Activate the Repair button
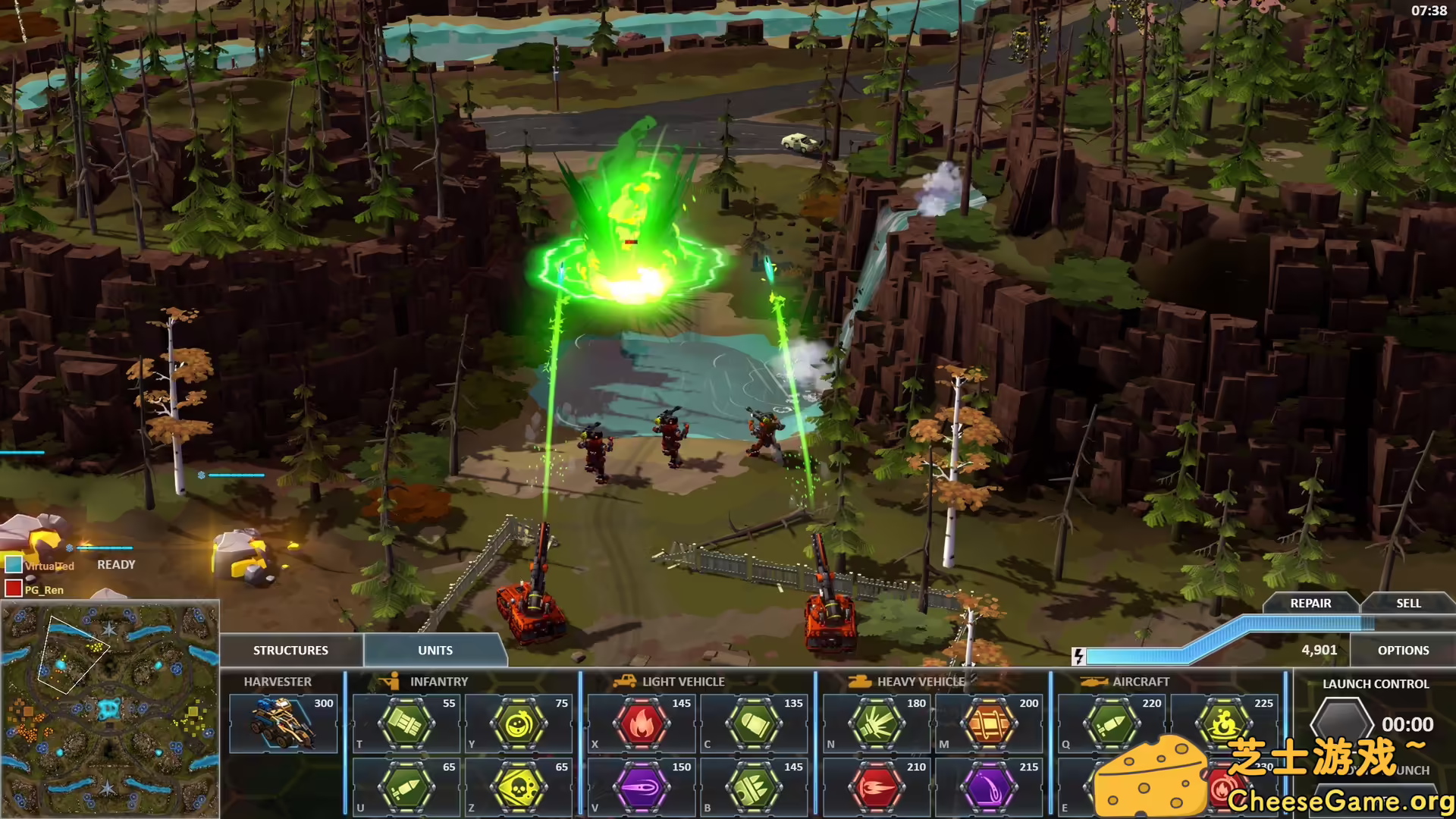This screenshot has height=819, width=1456. tap(1310, 603)
